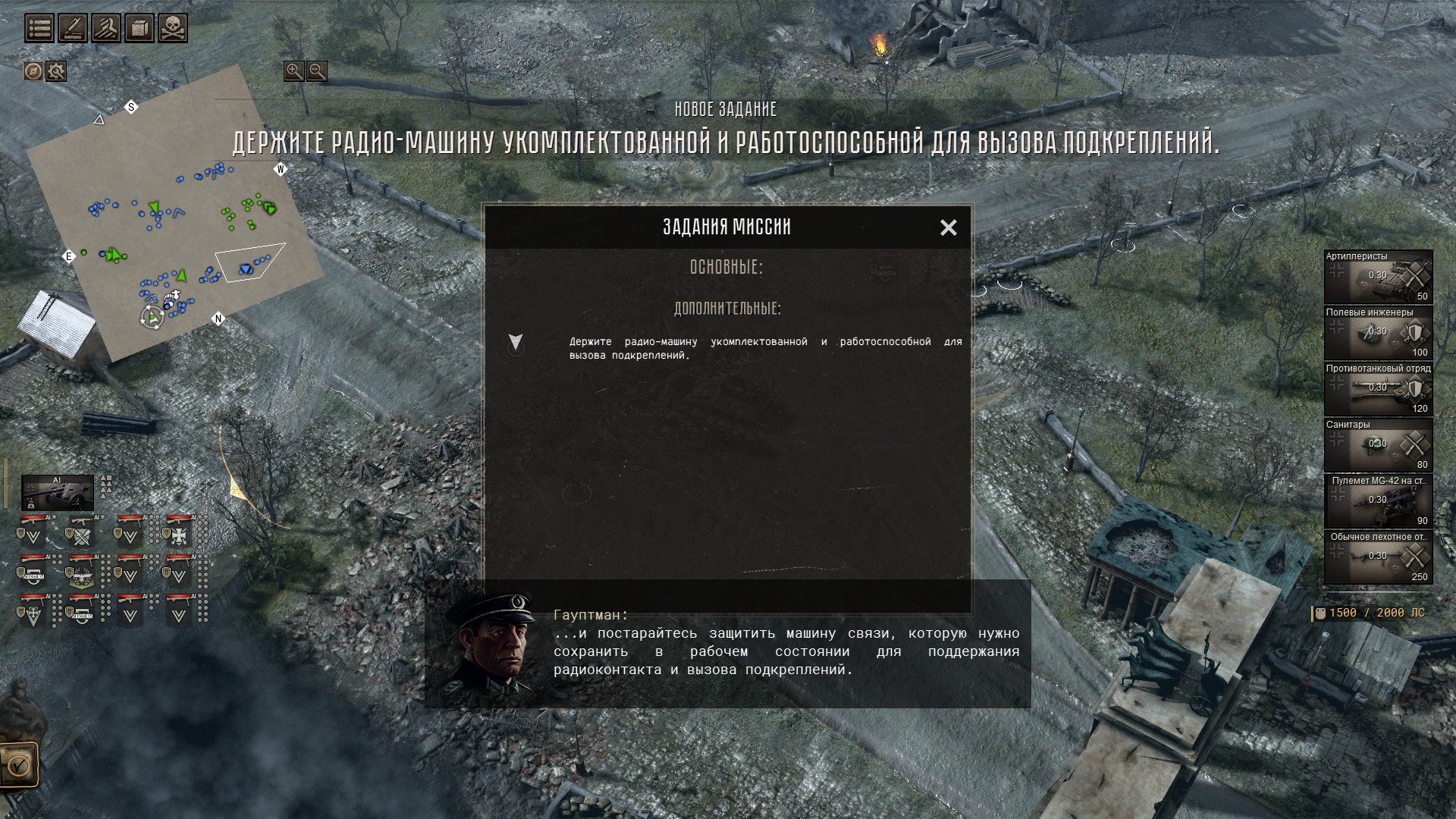This screenshot has width=1456, height=819.
Task: Order the Противотанковый отряд reinforcement
Action: [x=1378, y=389]
